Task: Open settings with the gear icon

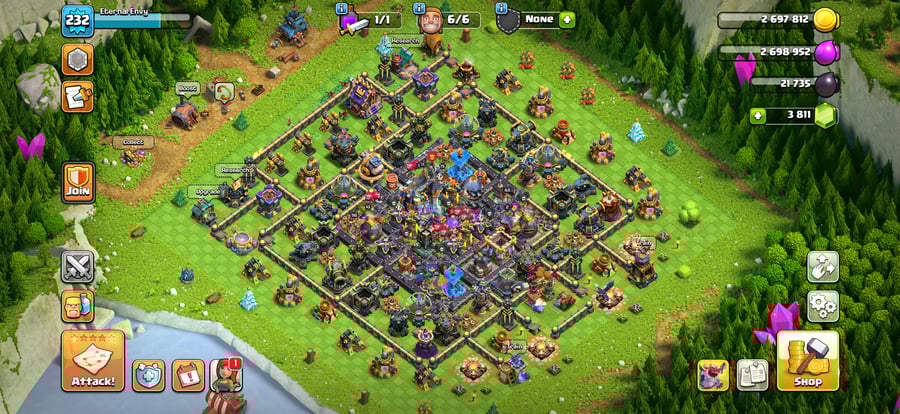Action: [822, 304]
